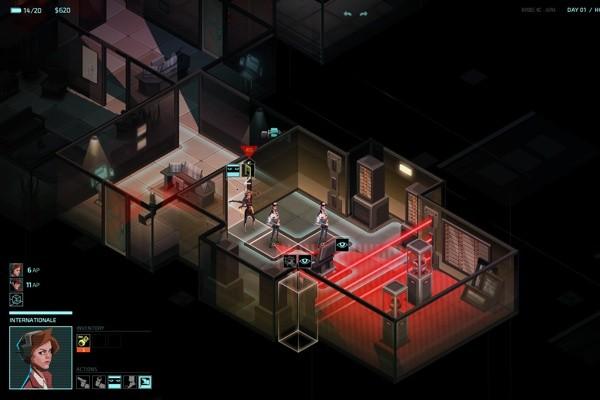
Task: Click Internationale's large character portrait
Action: click(41, 357)
